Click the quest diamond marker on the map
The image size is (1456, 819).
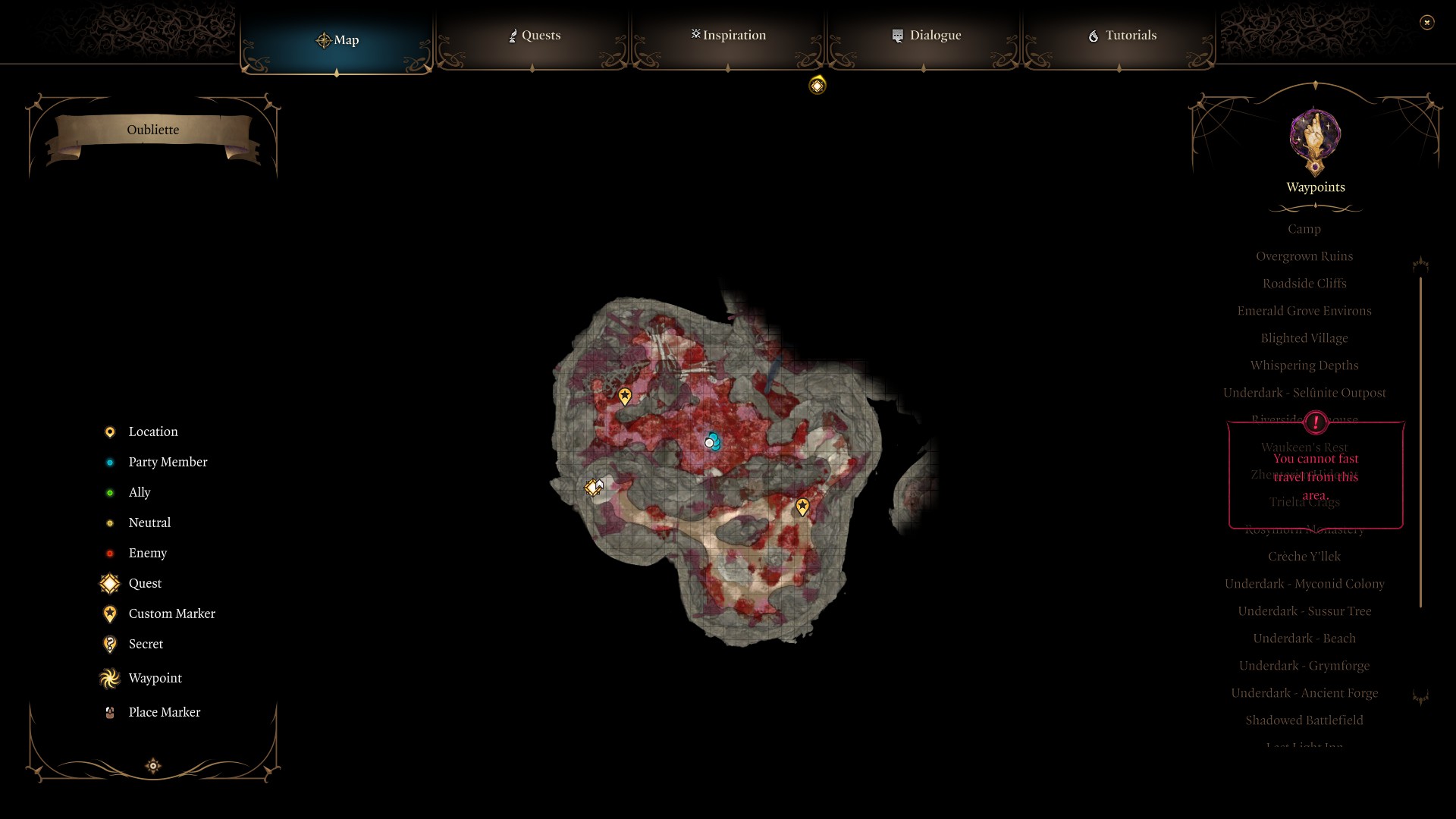(x=594, y=488)
